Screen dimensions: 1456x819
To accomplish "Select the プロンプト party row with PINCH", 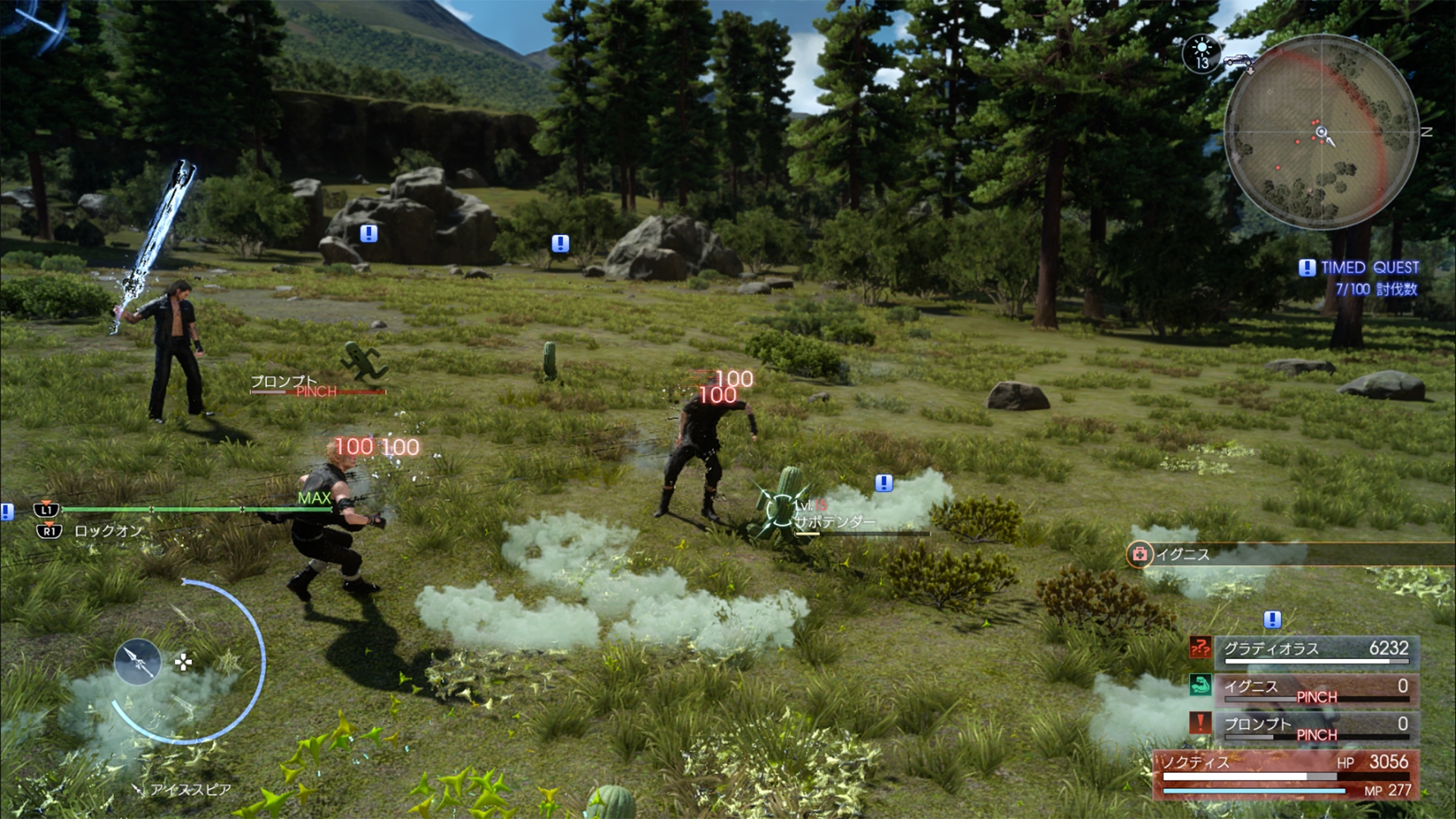I will pyautogui.click(x=1316, y=726).
